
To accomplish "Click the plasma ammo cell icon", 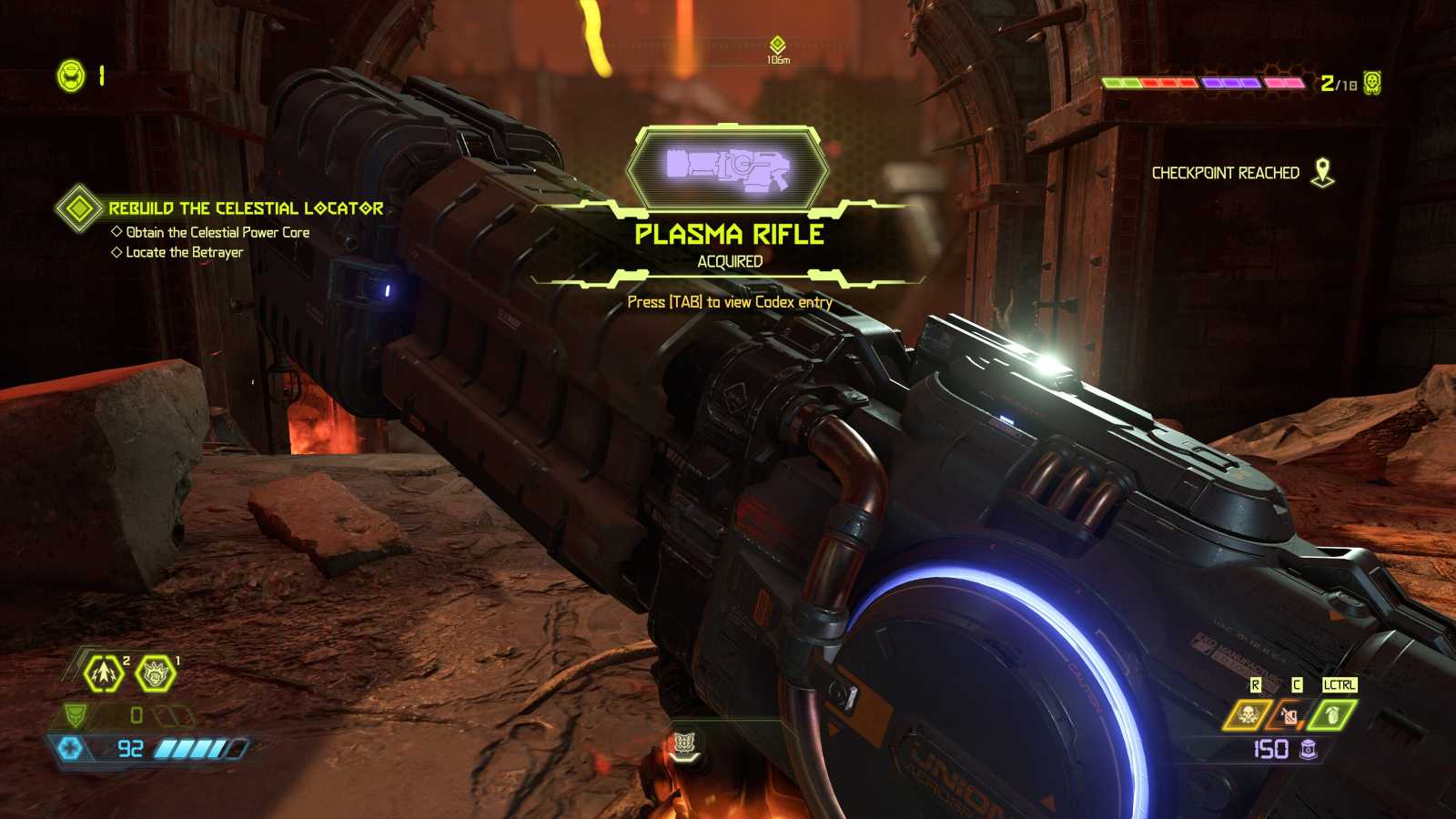I will pyautogui.click(x=1309, y=749).
